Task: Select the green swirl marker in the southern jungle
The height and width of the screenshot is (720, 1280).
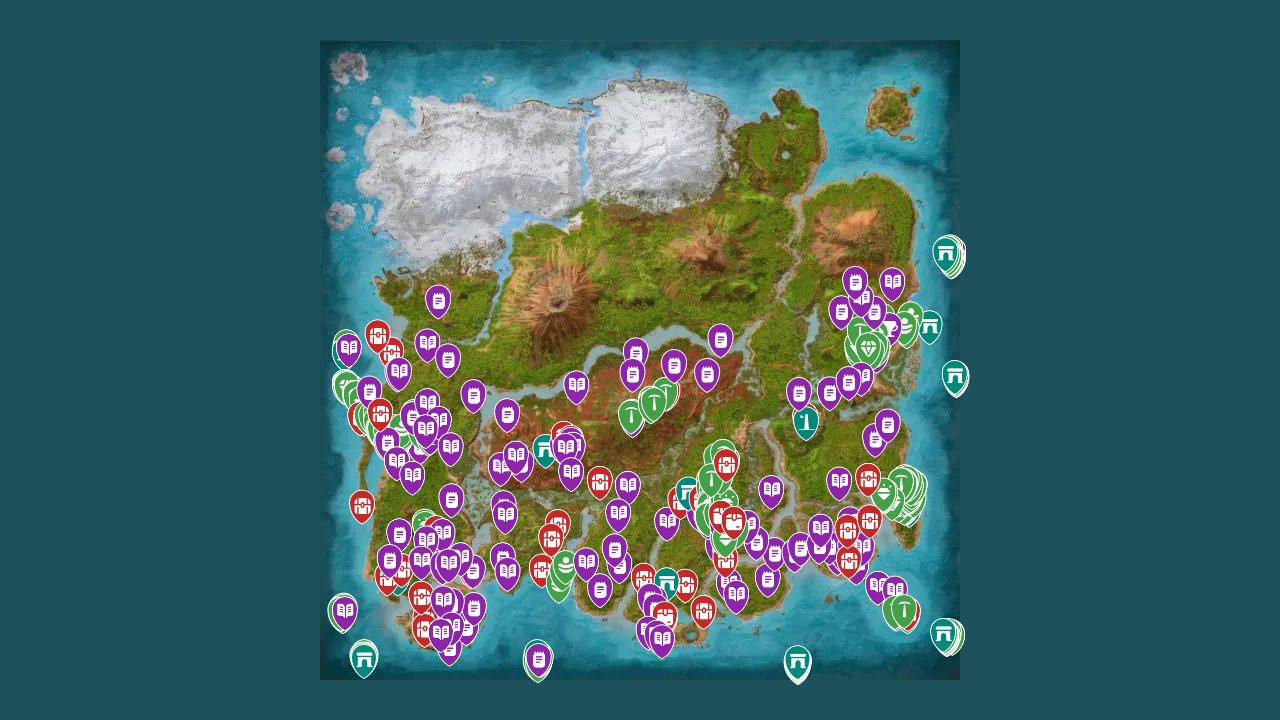Action: (567, 565)
